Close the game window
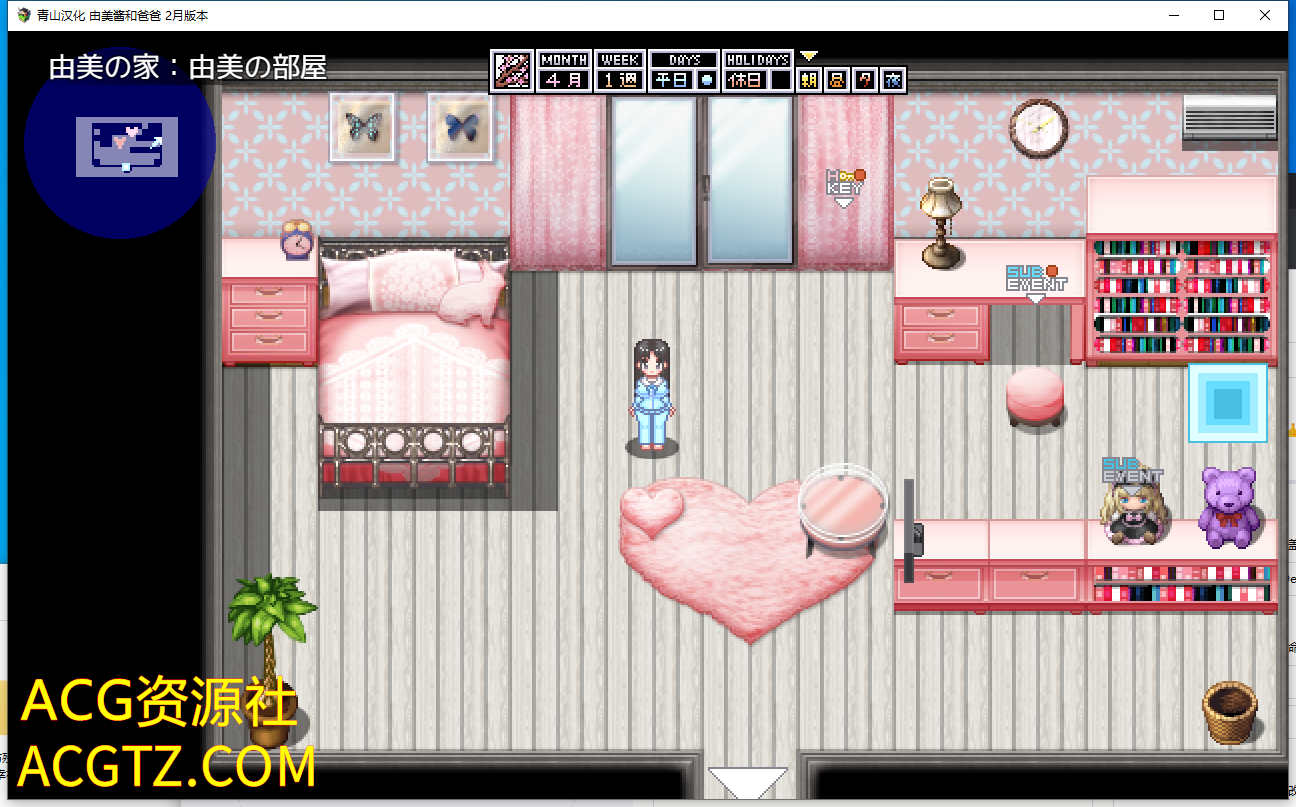The width and height of the screenshot is (1296, 807). coord(1265,15)
